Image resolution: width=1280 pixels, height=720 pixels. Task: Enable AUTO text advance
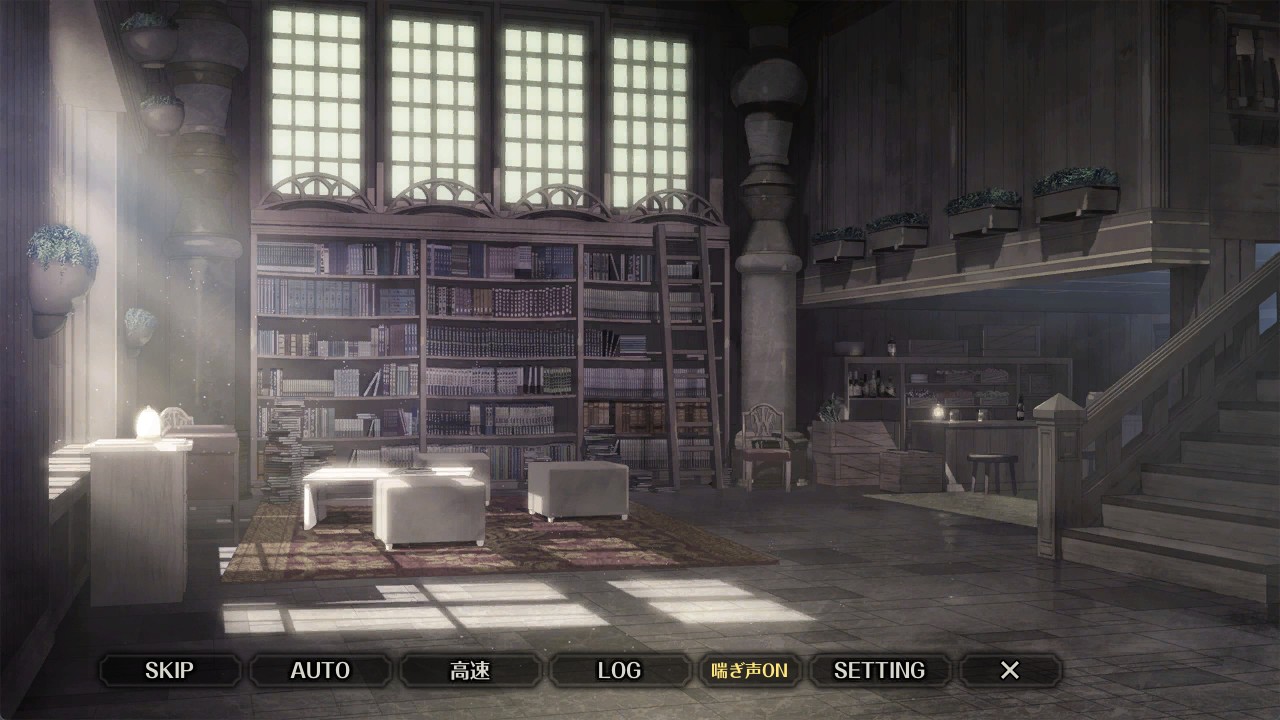320,670
